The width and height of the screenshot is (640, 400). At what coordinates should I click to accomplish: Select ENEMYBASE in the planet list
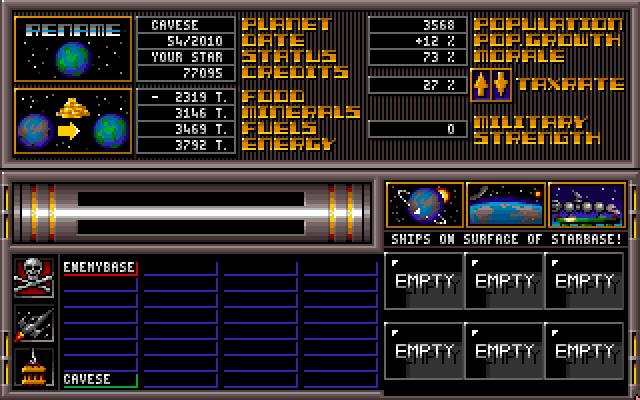(x=100, y=268)
